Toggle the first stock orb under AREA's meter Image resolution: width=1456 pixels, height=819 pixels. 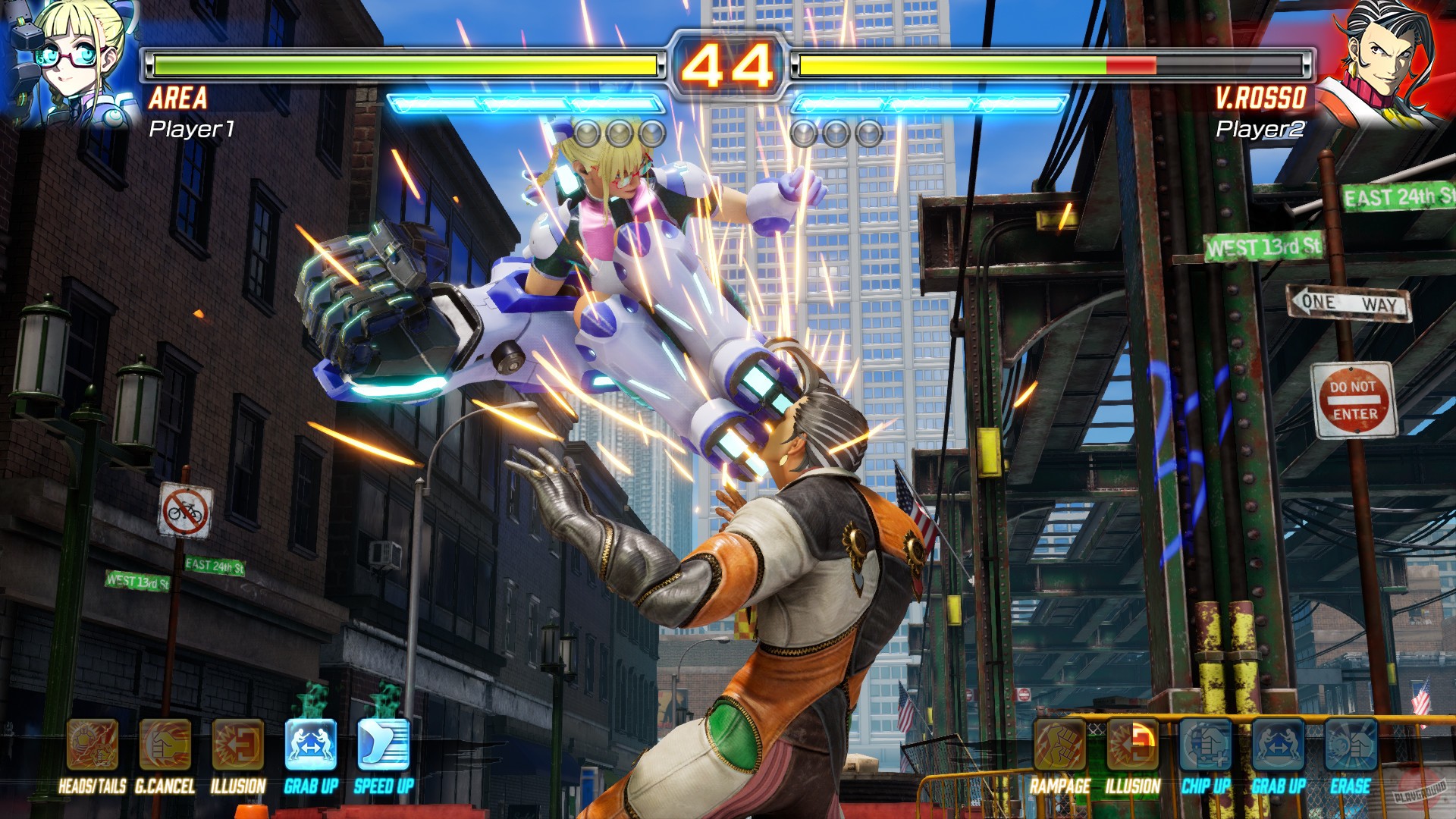[585, 133]
